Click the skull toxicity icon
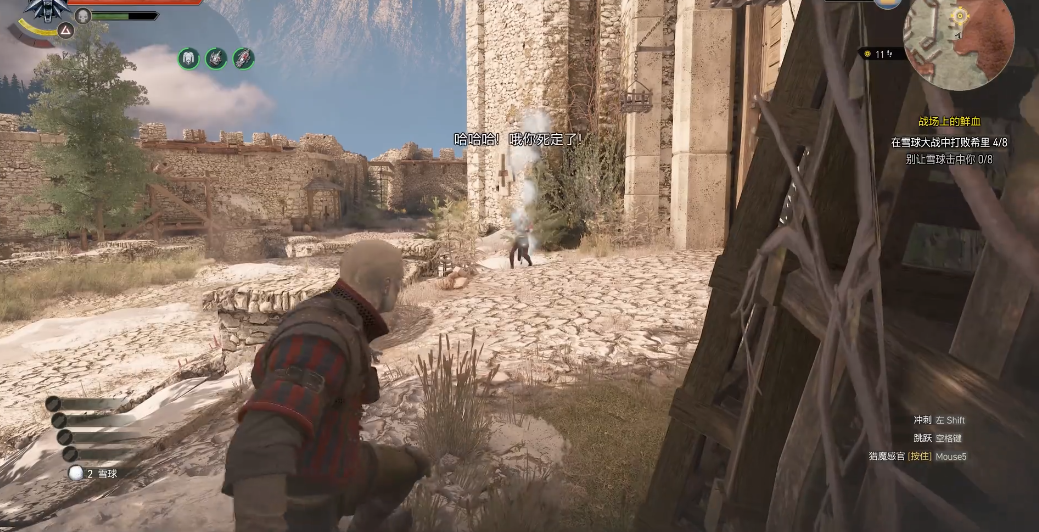The image size is (1039, 532). pyautogui.click(x=83, y=16)
